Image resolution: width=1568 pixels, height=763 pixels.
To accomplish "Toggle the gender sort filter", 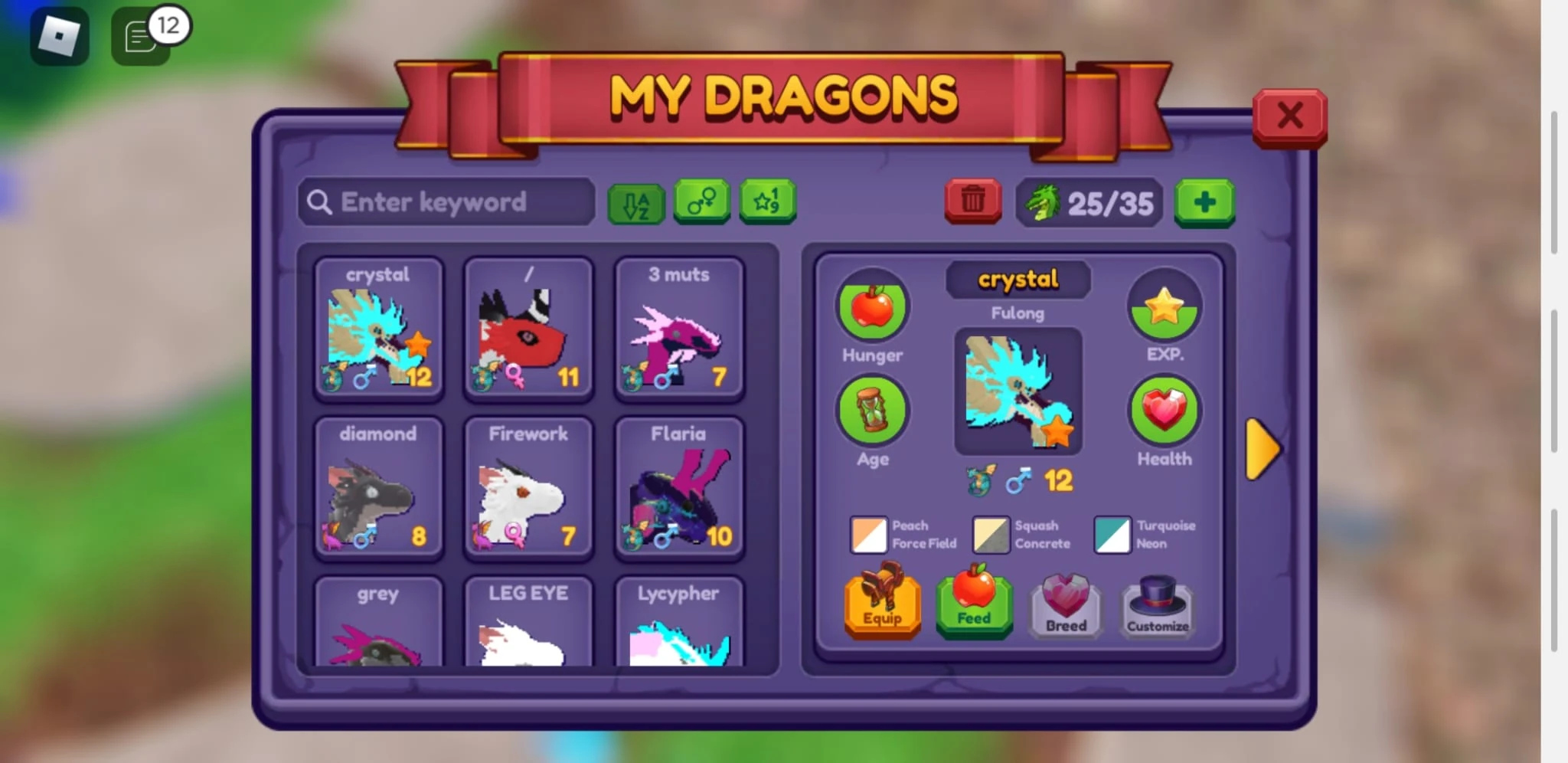I will pos(701,201).
